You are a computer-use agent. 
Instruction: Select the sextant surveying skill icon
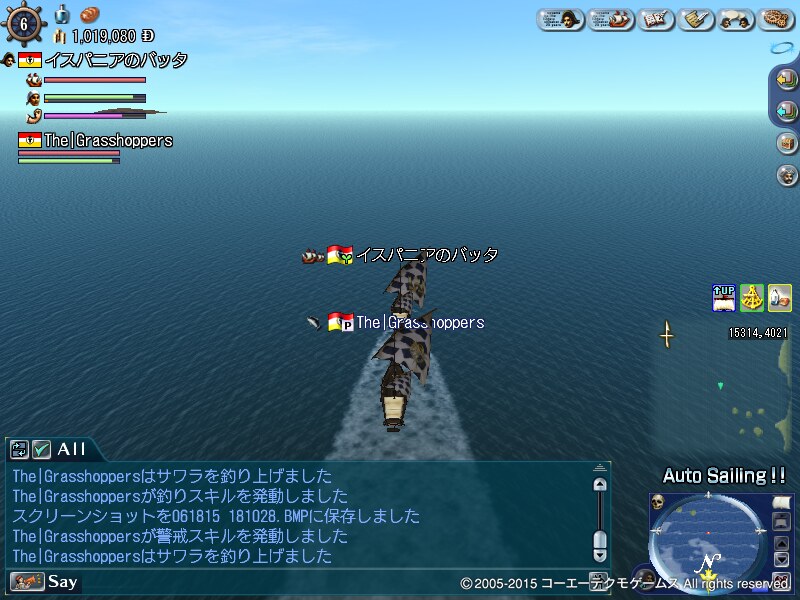(752, 298)
